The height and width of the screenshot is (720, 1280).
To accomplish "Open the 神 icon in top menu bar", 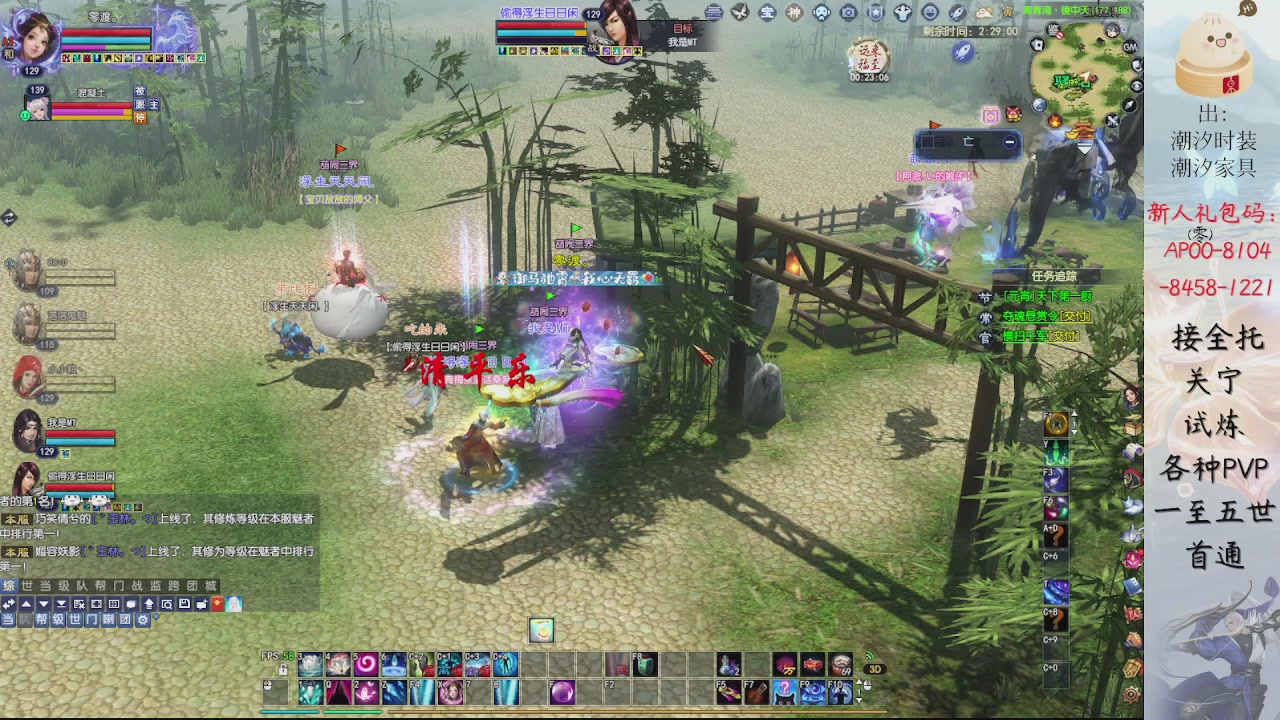I will click(x=794, y=13).
